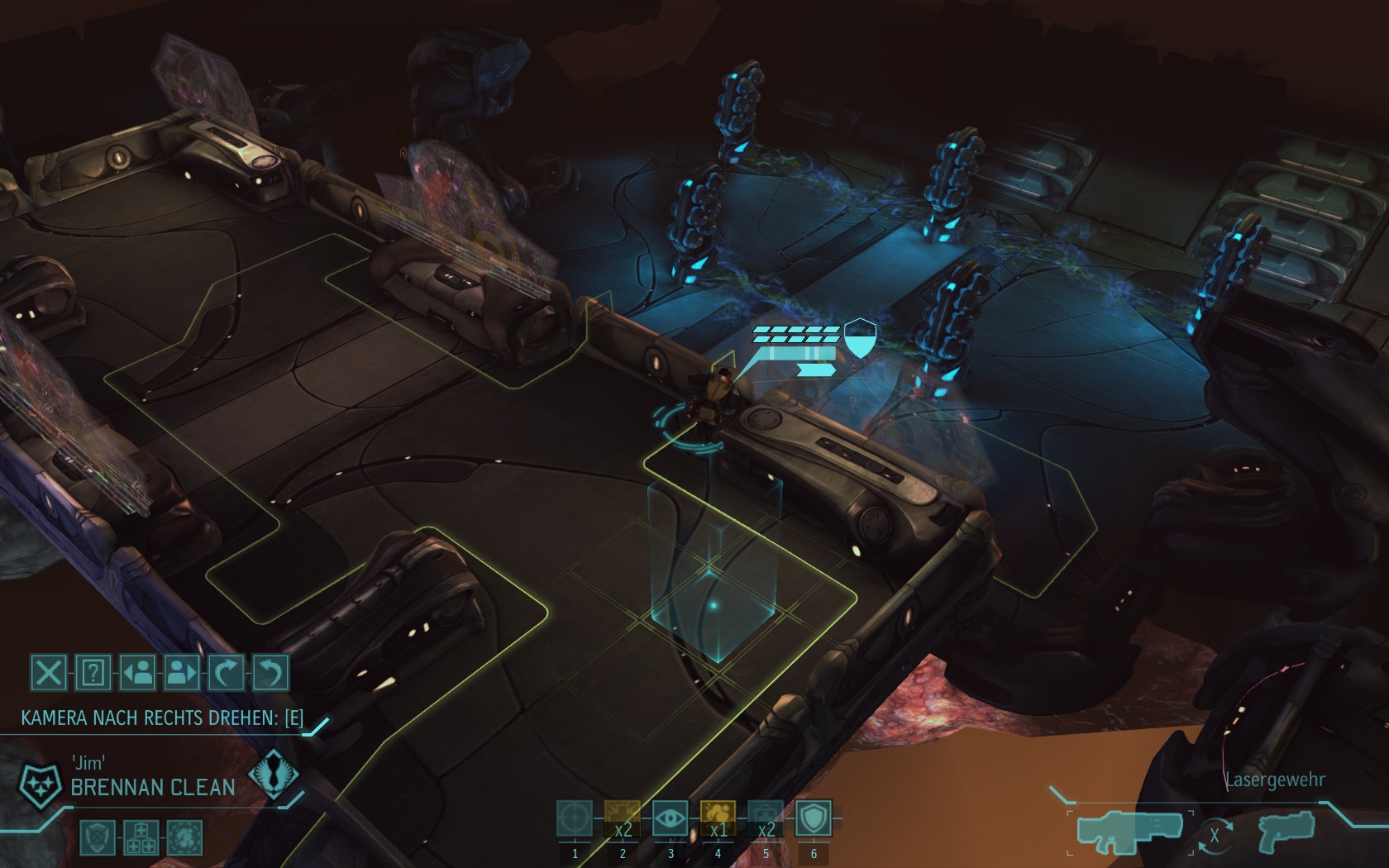Click the winged support class emblem
The image size is (1389, 868).
[272, 777]
